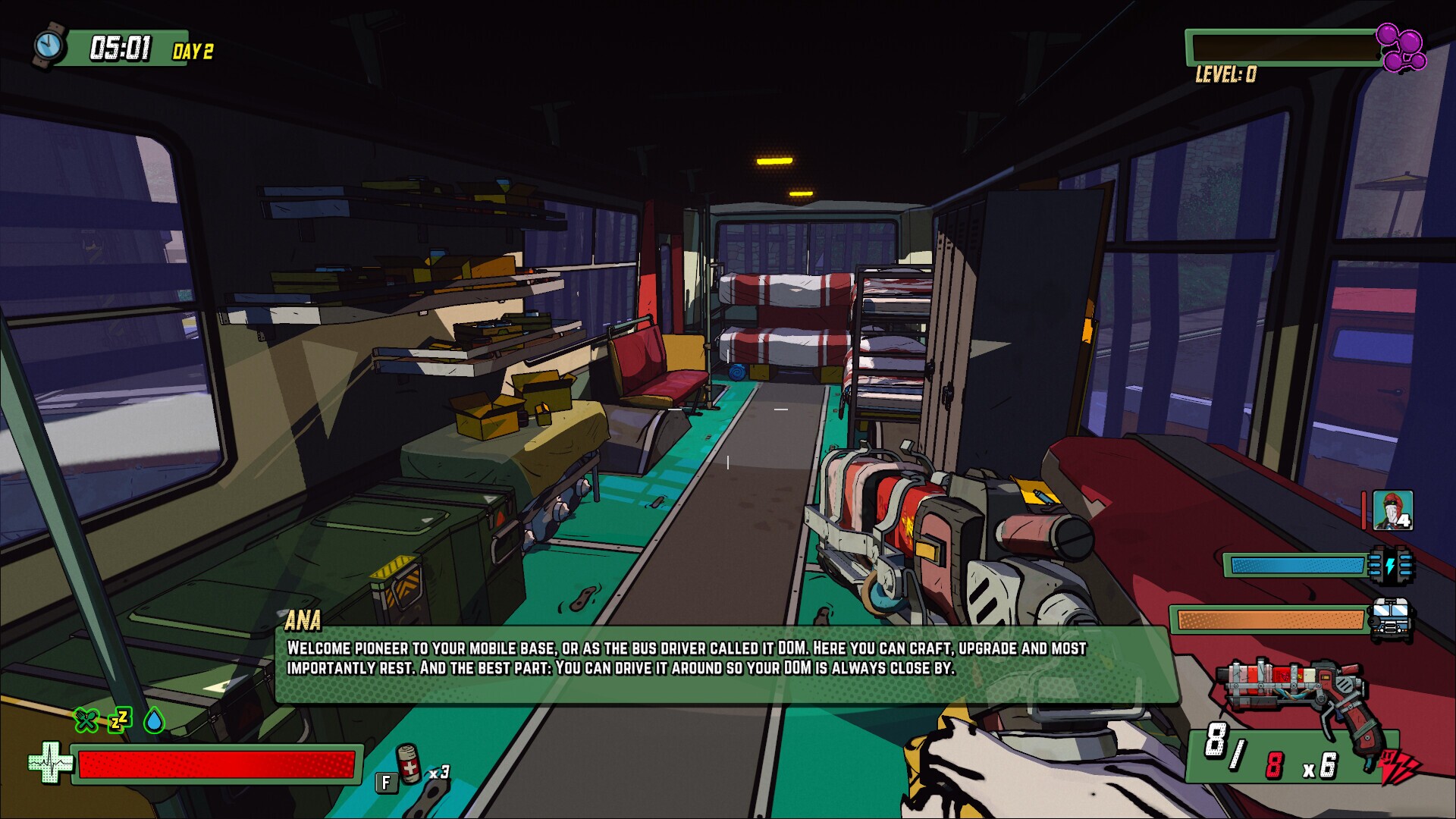Click the ANA name label

pyautogui.click(x=304, y=620)
